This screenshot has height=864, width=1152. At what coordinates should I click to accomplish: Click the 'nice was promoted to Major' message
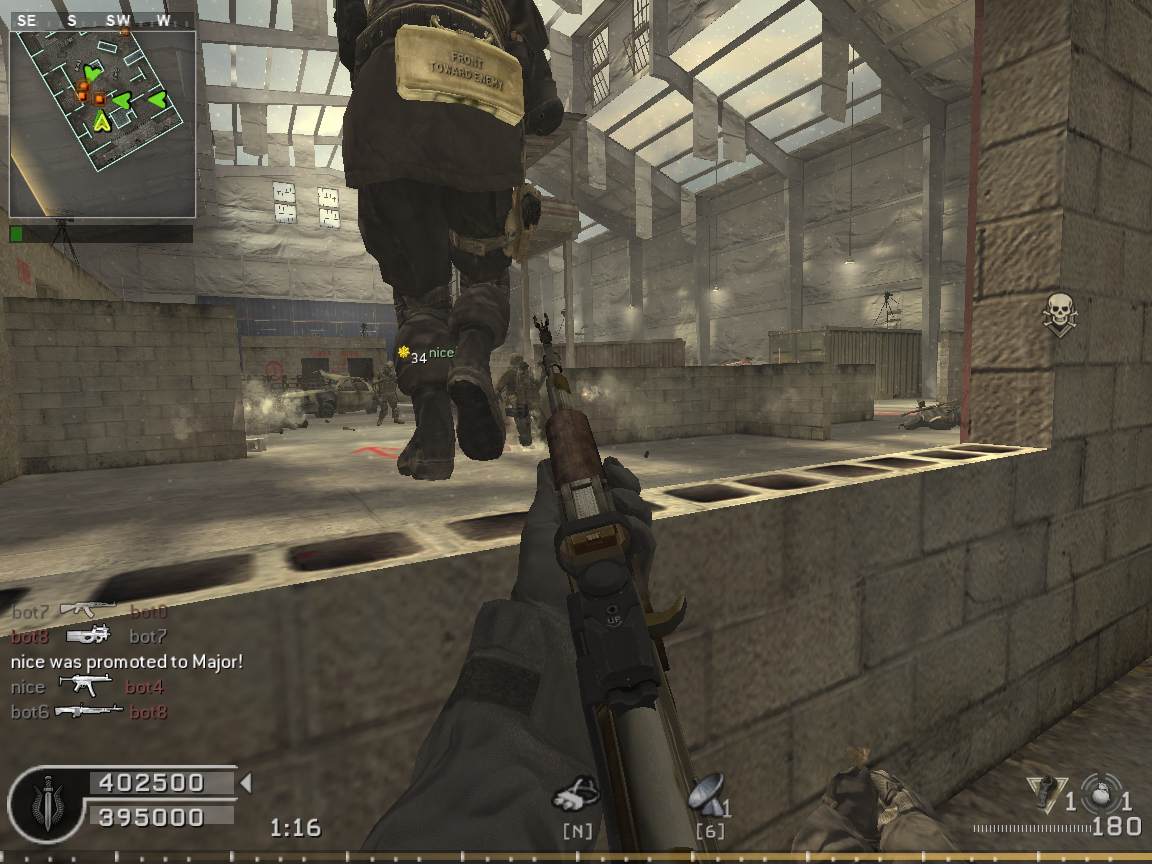127,661
